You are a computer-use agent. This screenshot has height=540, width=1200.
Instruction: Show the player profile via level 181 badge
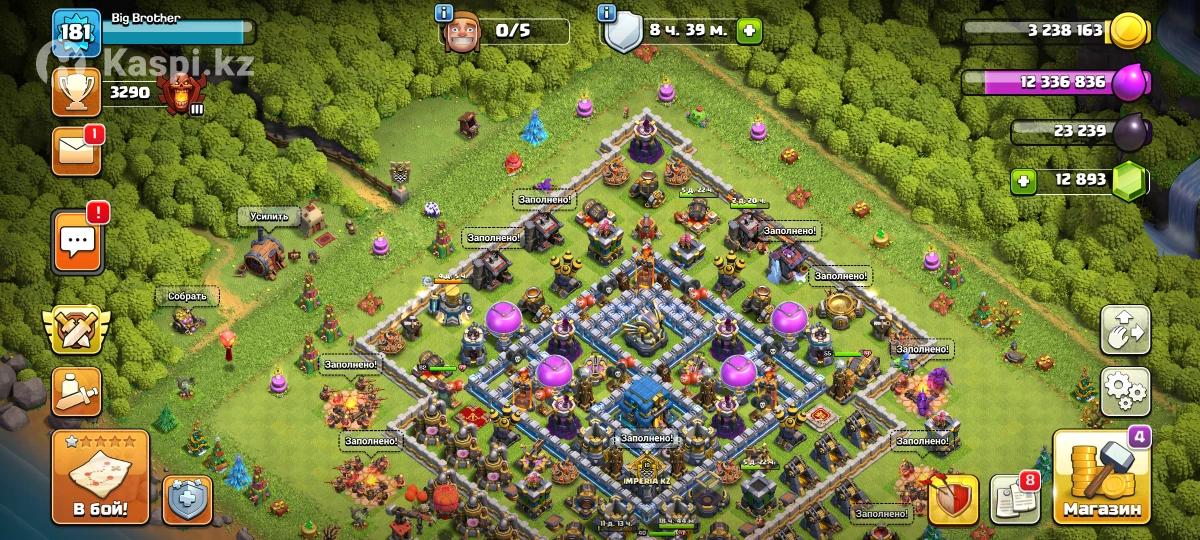pyautogui.click(x=76, y=33)
